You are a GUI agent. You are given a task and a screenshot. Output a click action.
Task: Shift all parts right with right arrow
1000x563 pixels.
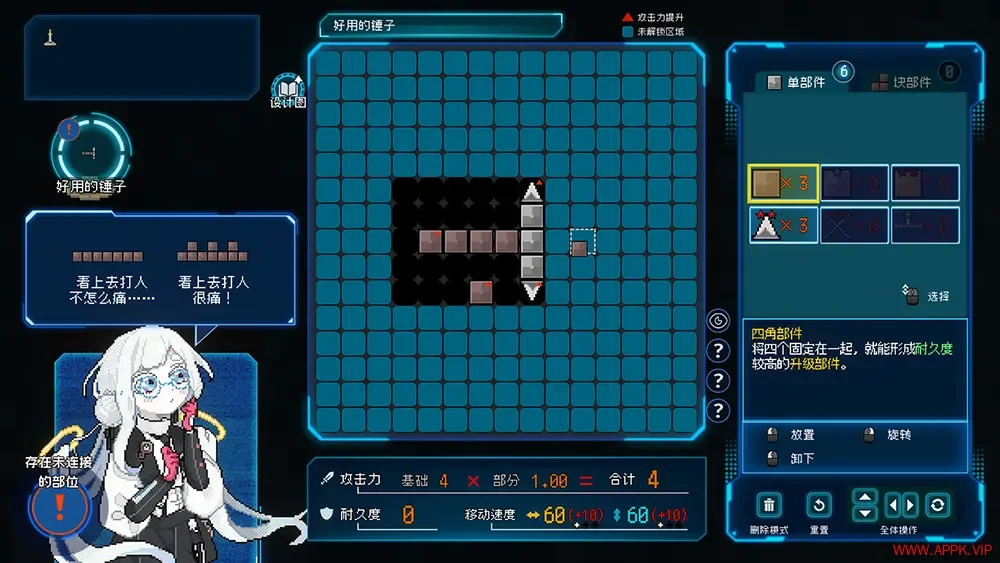(x=910, y=505)
